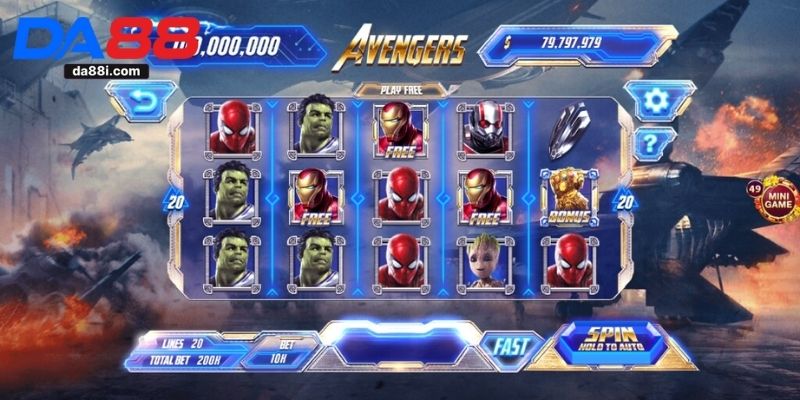The width and height of the screenshot is (800, 400).
Task: Spin the reels with the SPIN button
Action: (x=611, y=341)
